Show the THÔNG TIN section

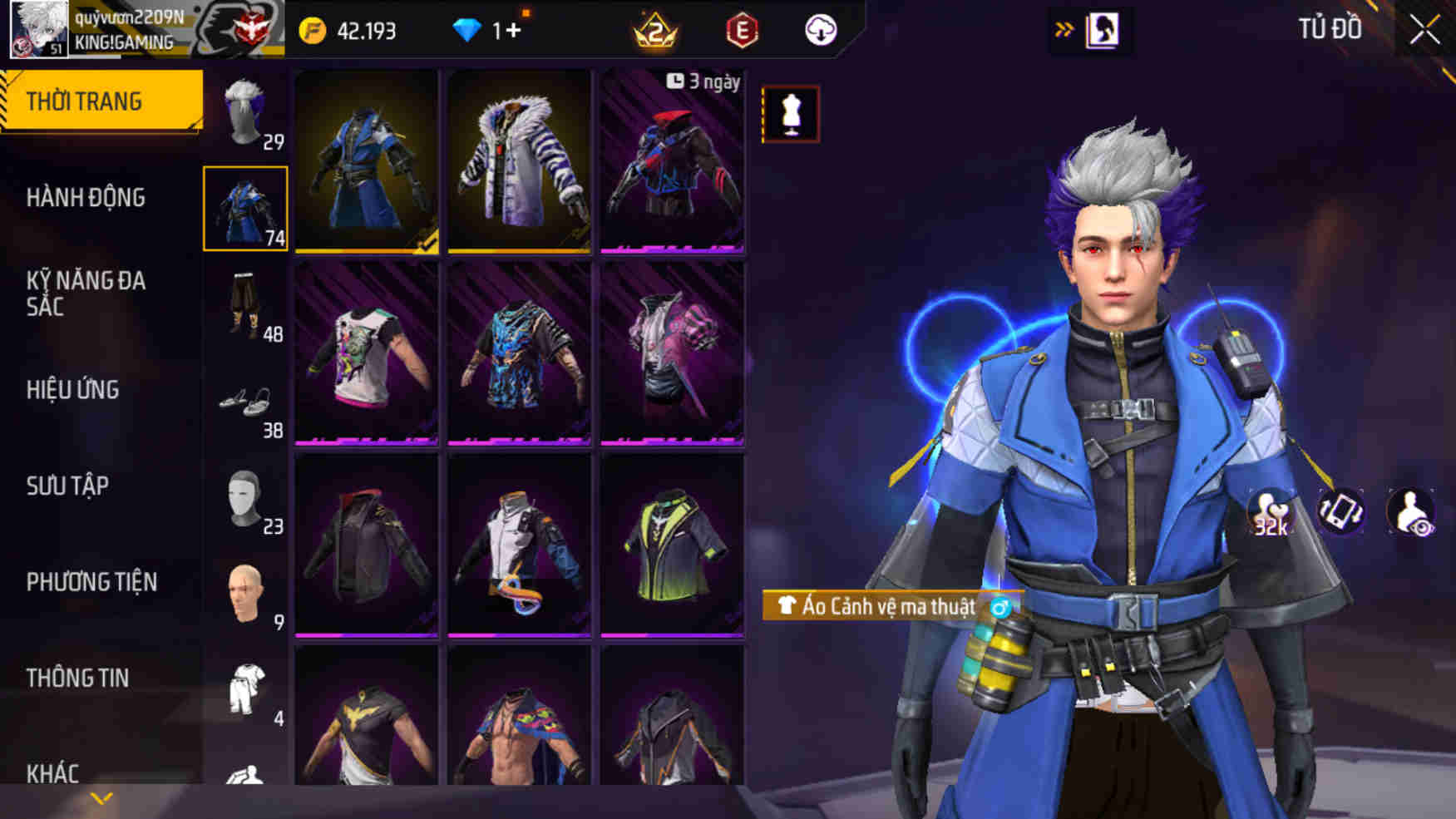(77, 678)
